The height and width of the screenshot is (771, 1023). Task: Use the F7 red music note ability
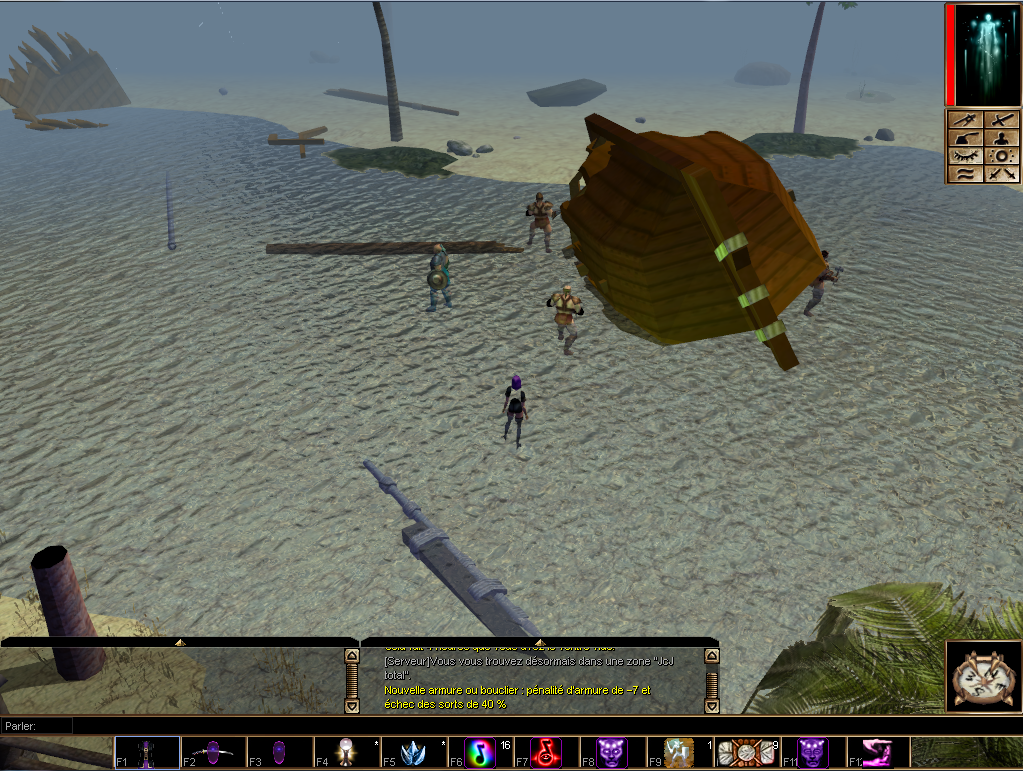pyautogui.click(x=545, y=752)
